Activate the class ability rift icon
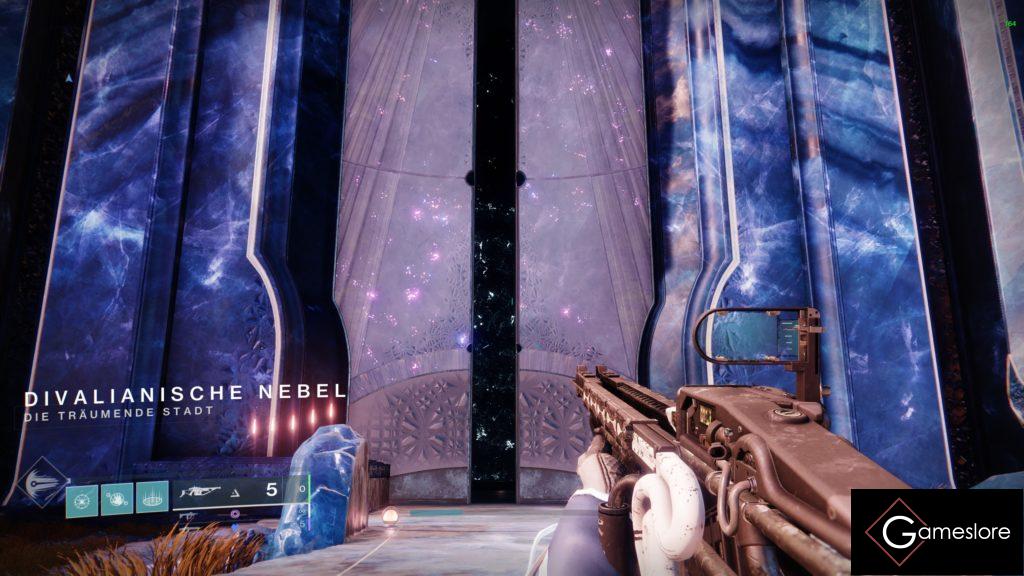 [151, 494]
